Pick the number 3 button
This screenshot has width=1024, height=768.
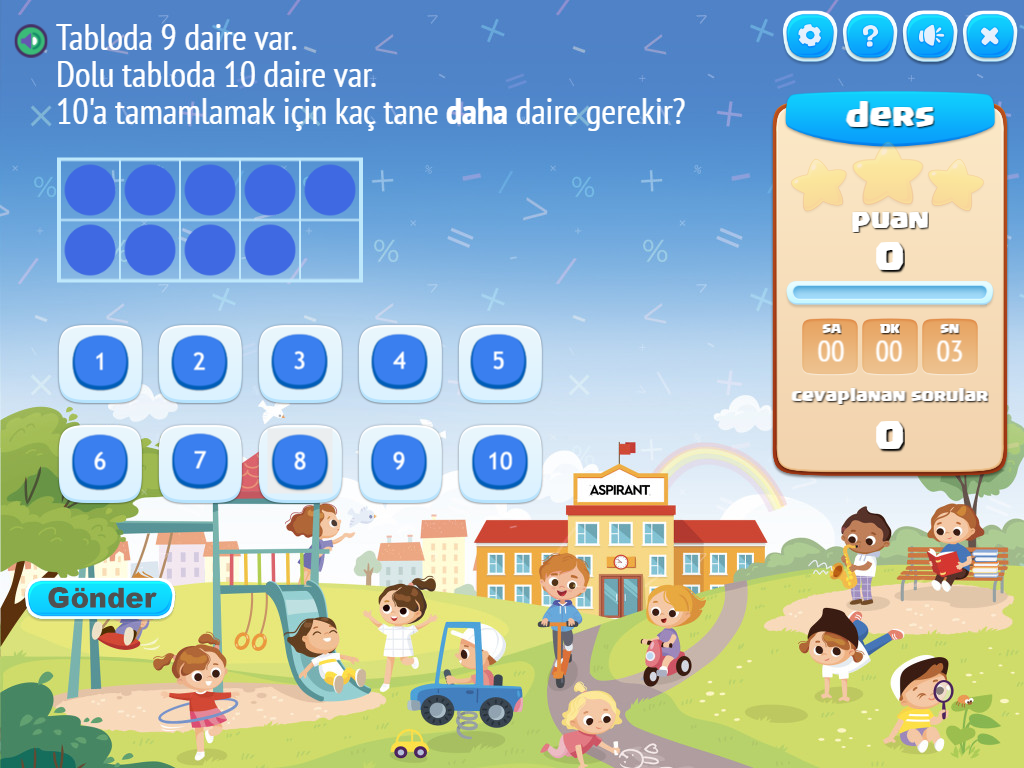tap(300, 362)
